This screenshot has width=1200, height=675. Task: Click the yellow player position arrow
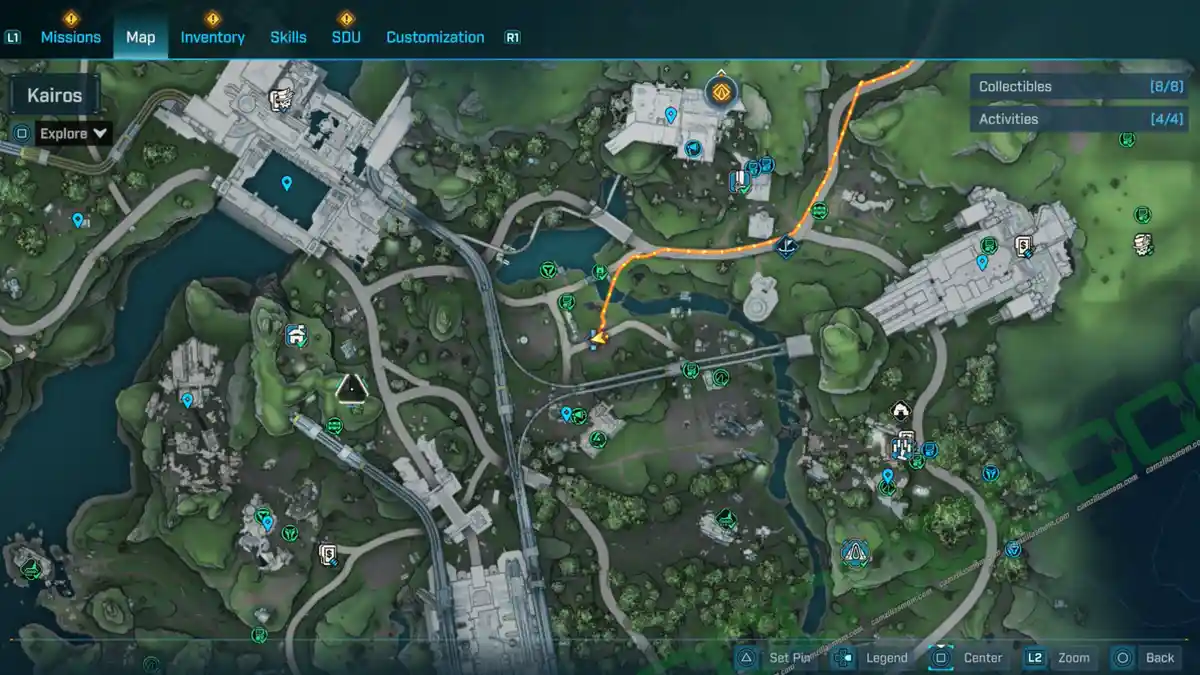[x=599, y=339]
